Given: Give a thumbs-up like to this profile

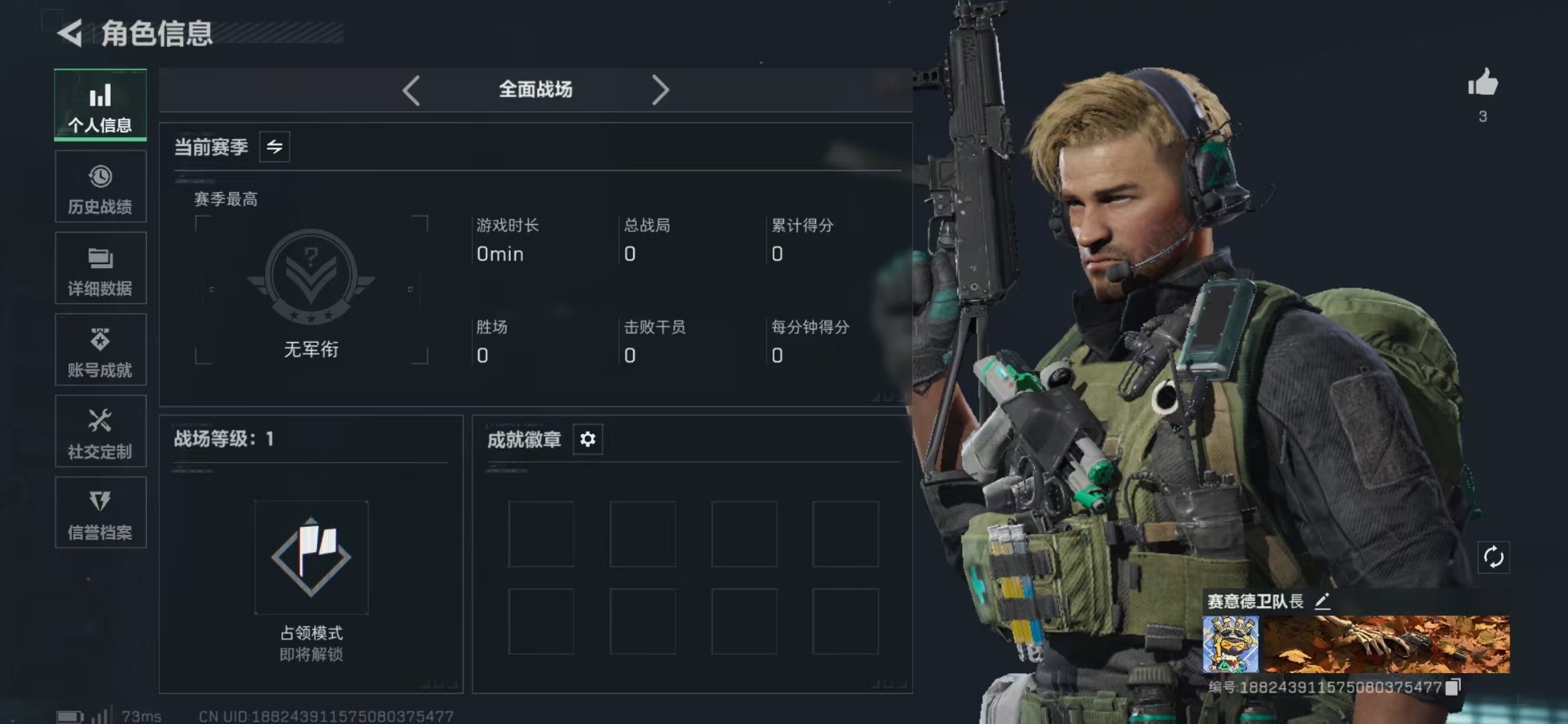Looking at the screenshot, I should tap(1483, 84).
